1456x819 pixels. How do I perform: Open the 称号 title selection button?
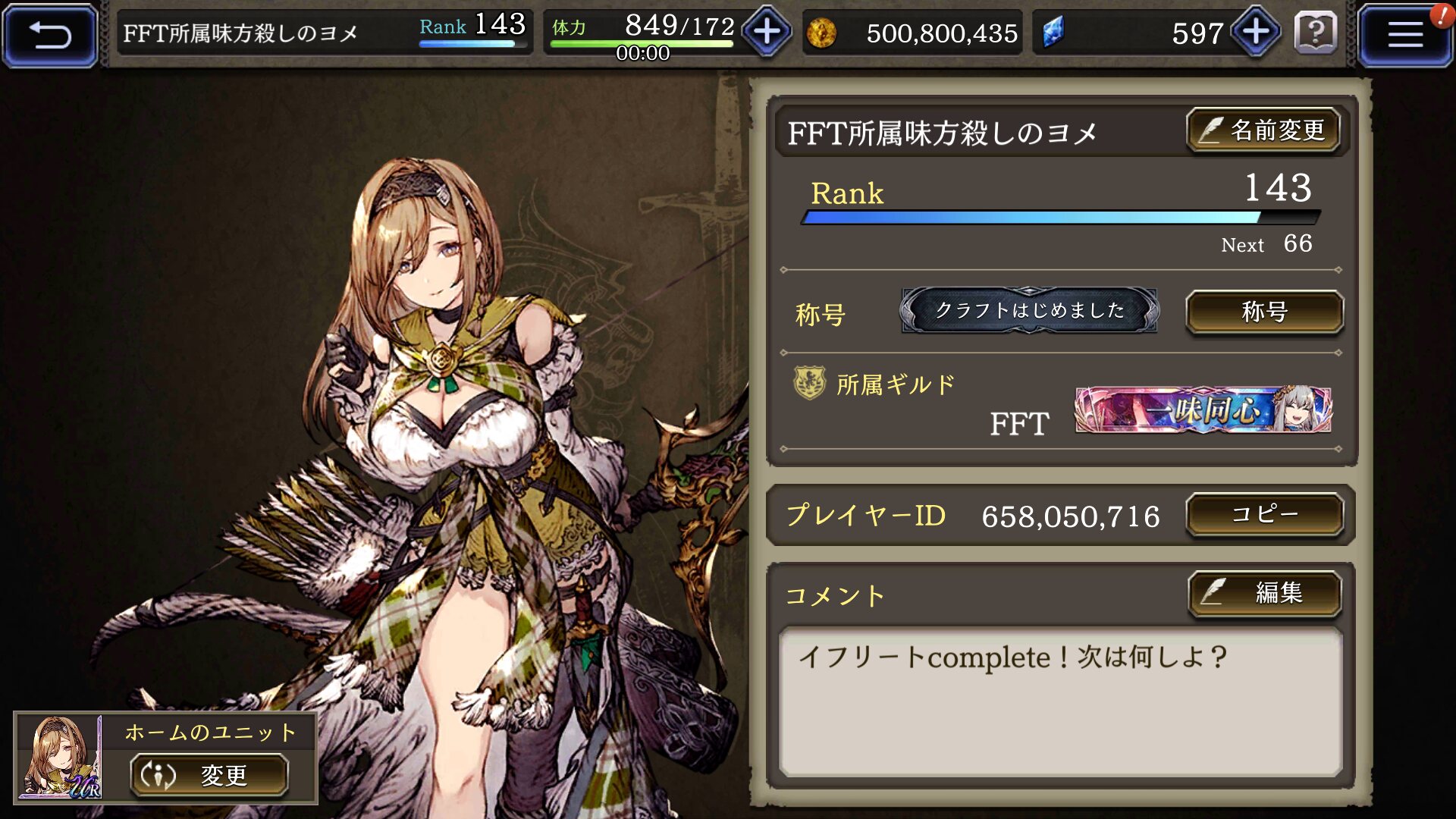click(x=1264, y=312)
